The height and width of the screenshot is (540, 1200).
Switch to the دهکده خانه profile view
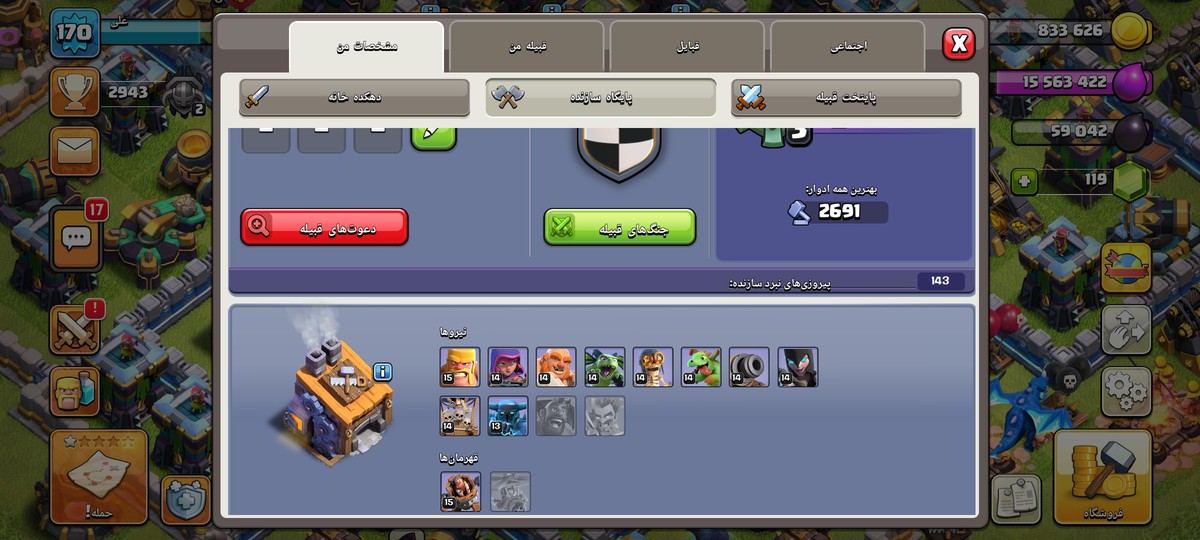pos(355,97)
